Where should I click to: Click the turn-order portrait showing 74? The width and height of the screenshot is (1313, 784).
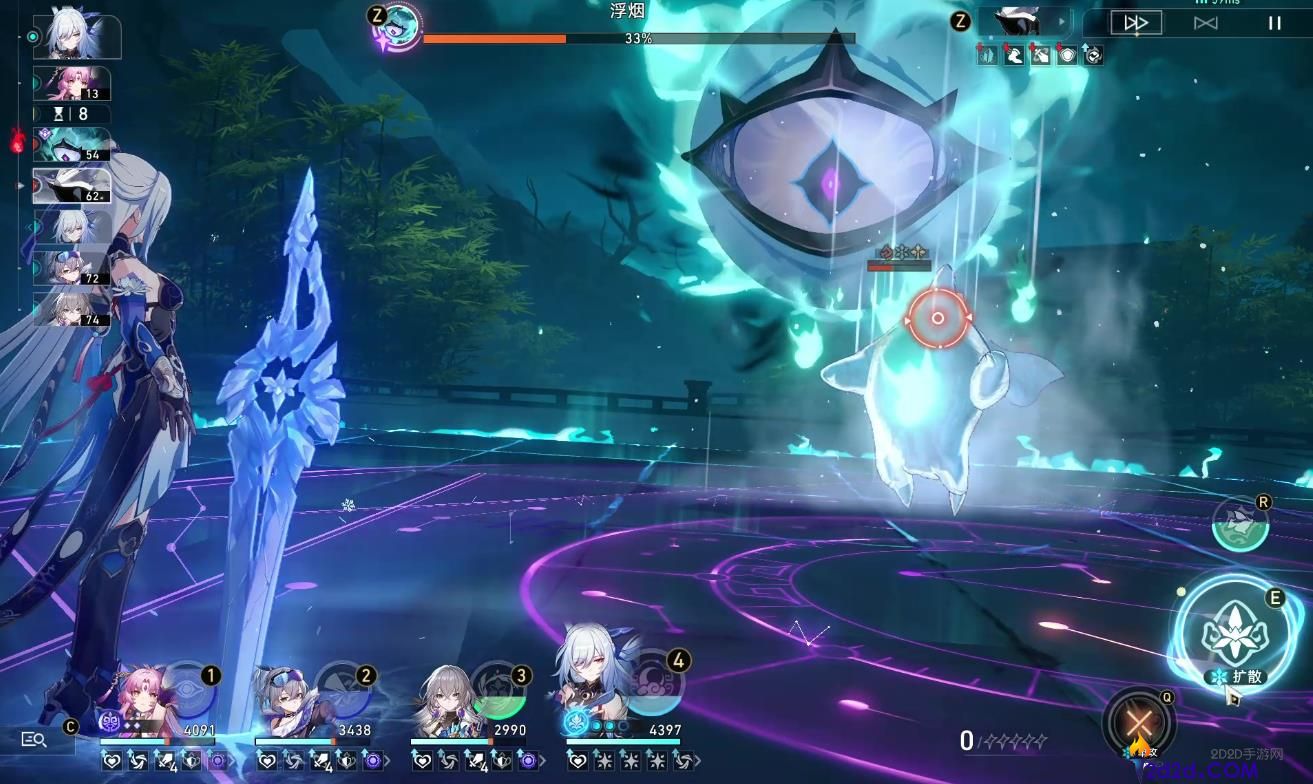pyautogui.click(x=73, y=308)
